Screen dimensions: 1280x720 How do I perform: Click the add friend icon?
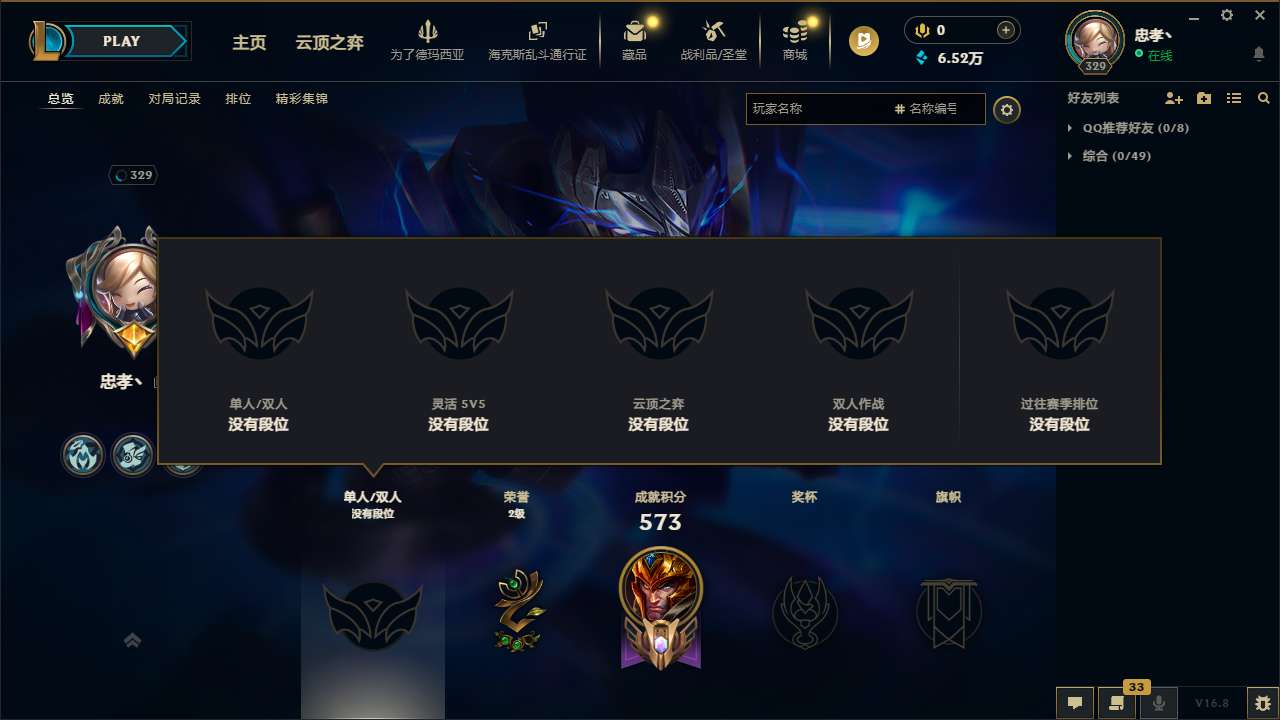[x=1173, y=98]
